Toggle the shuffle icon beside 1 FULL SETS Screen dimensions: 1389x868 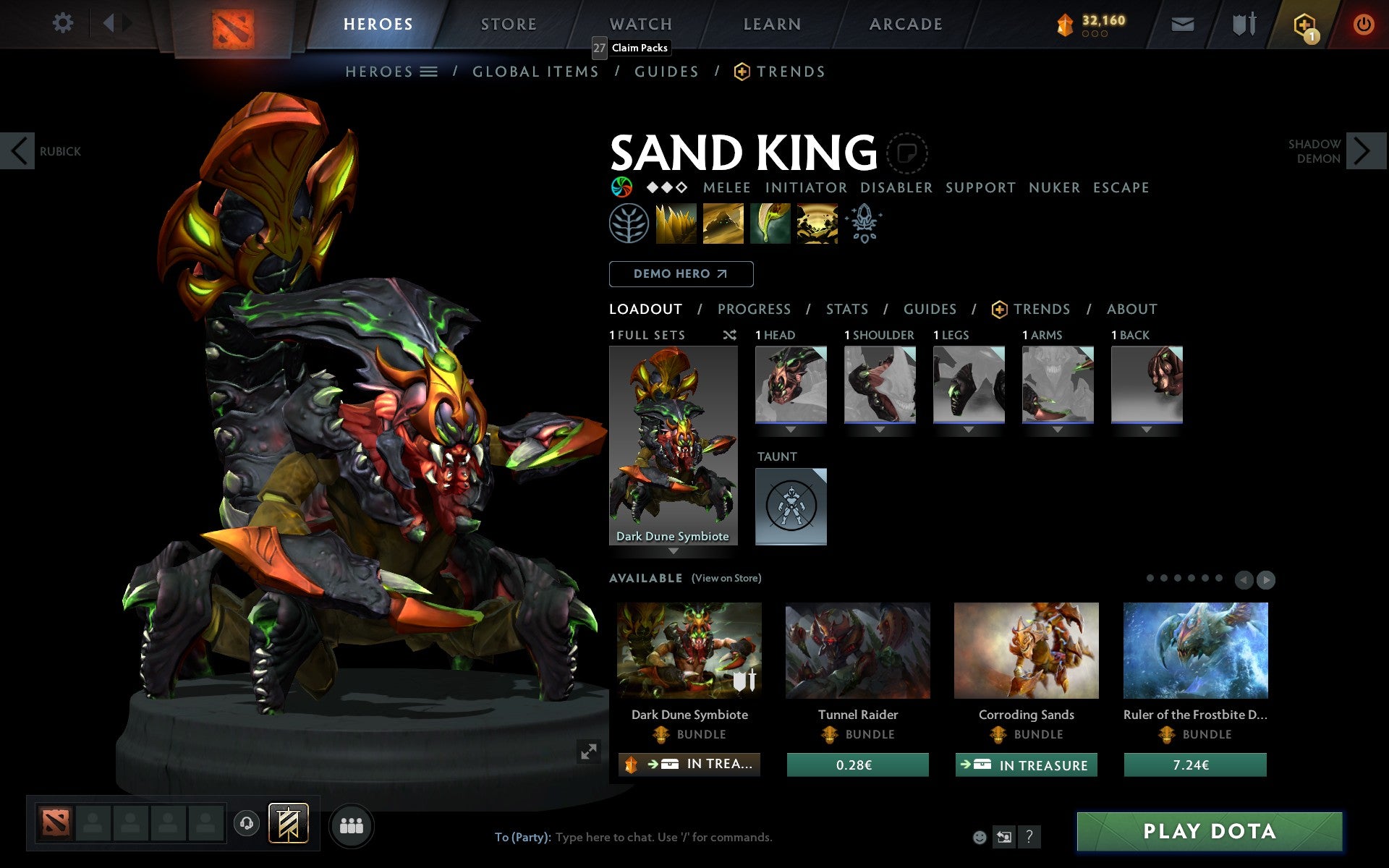point(729,335)
